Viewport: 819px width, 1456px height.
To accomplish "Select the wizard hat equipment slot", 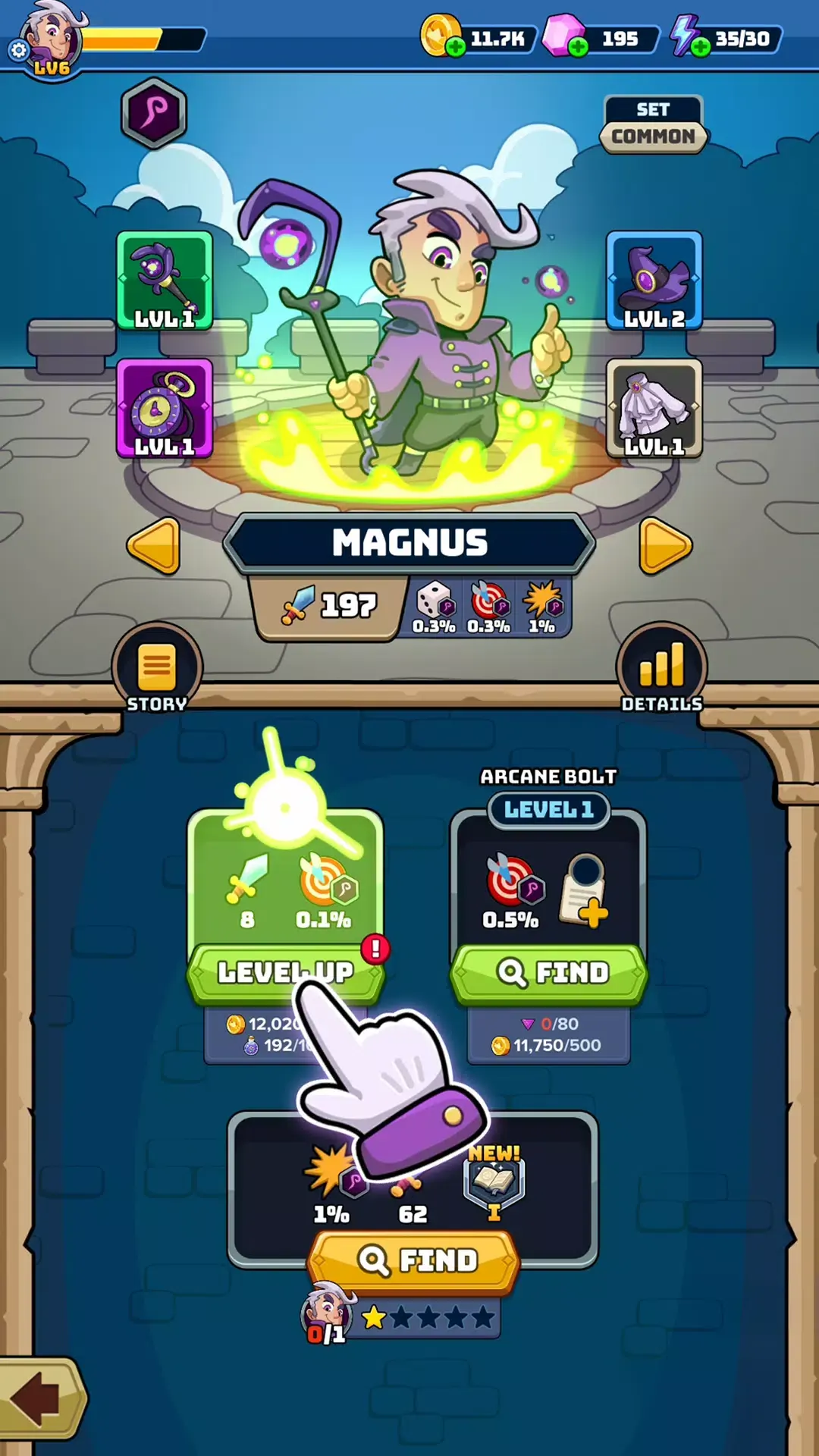I will (x=654, y=281).
